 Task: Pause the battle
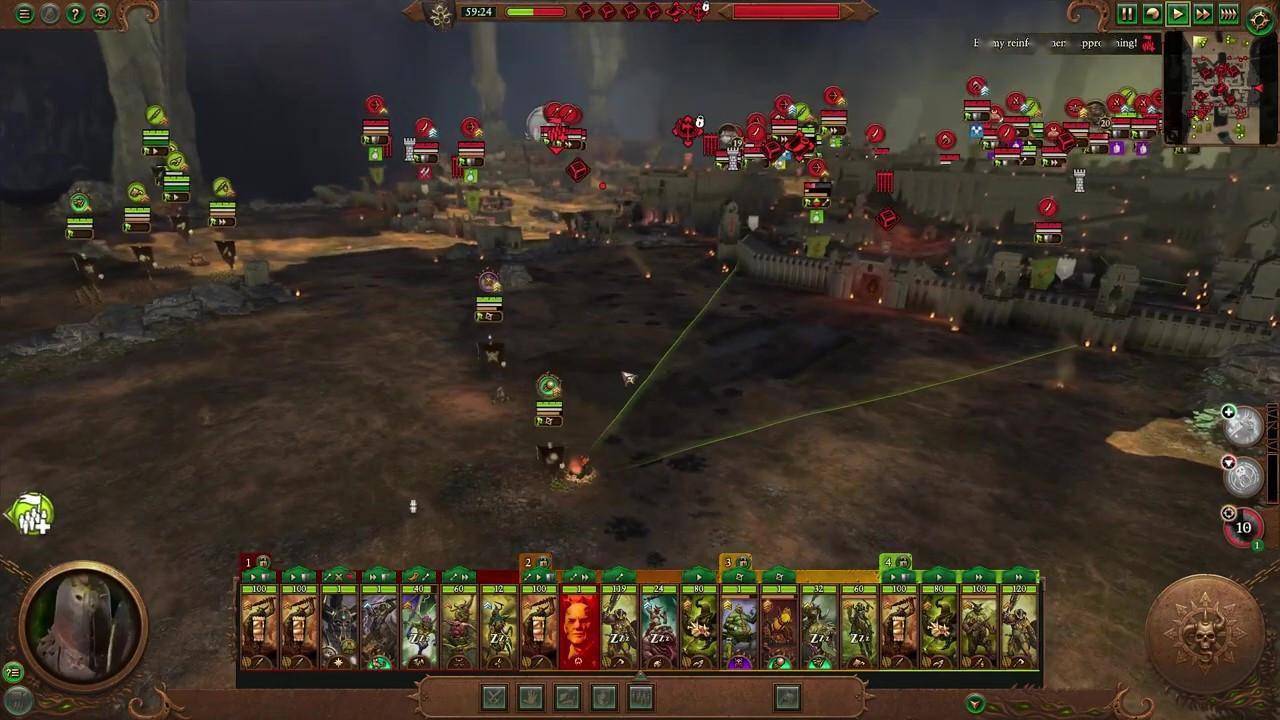1127,14
